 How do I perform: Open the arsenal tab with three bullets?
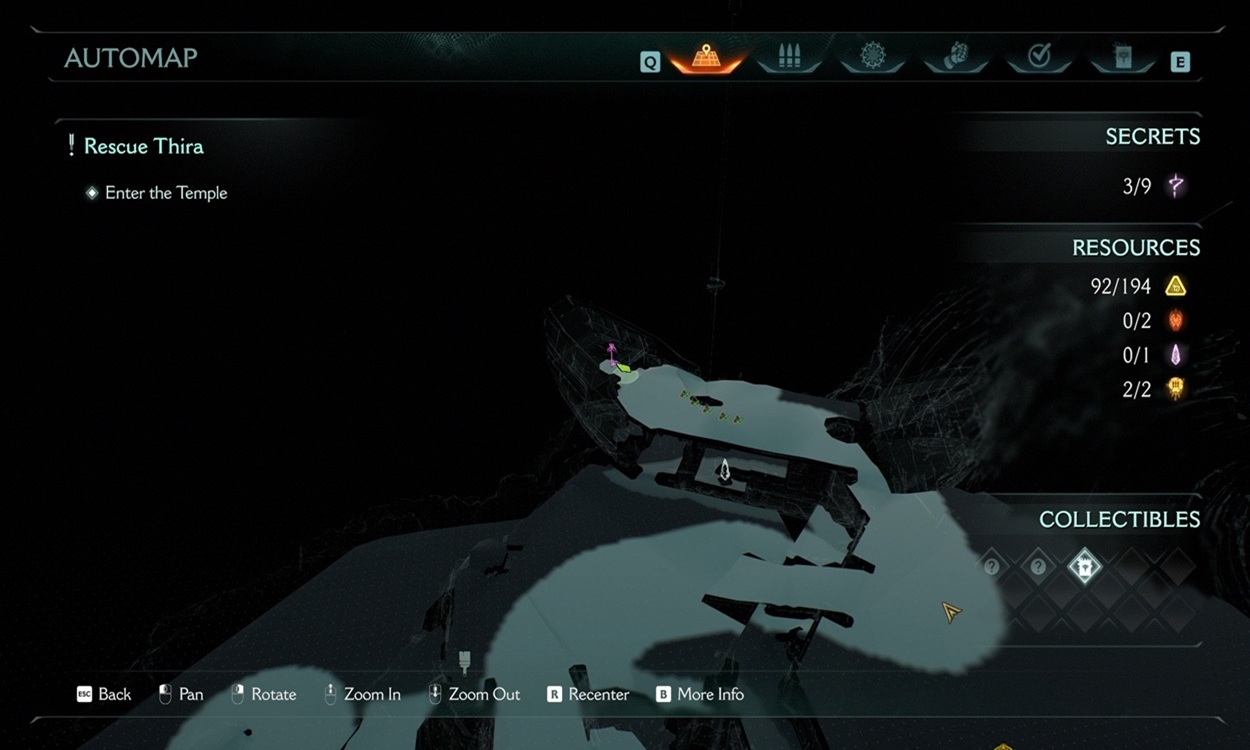point(789,58)
